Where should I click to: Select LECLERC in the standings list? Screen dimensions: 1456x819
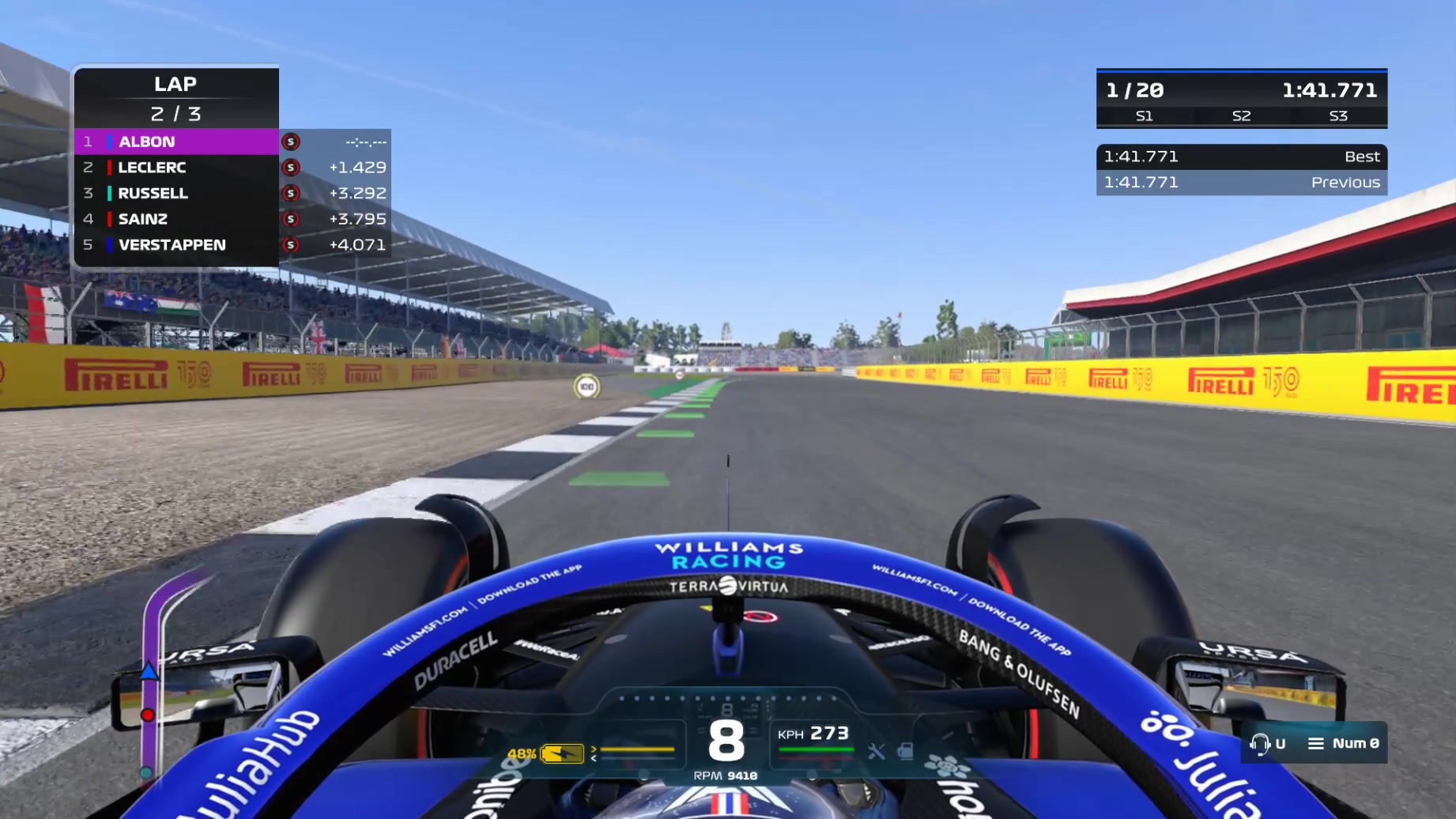153,168
